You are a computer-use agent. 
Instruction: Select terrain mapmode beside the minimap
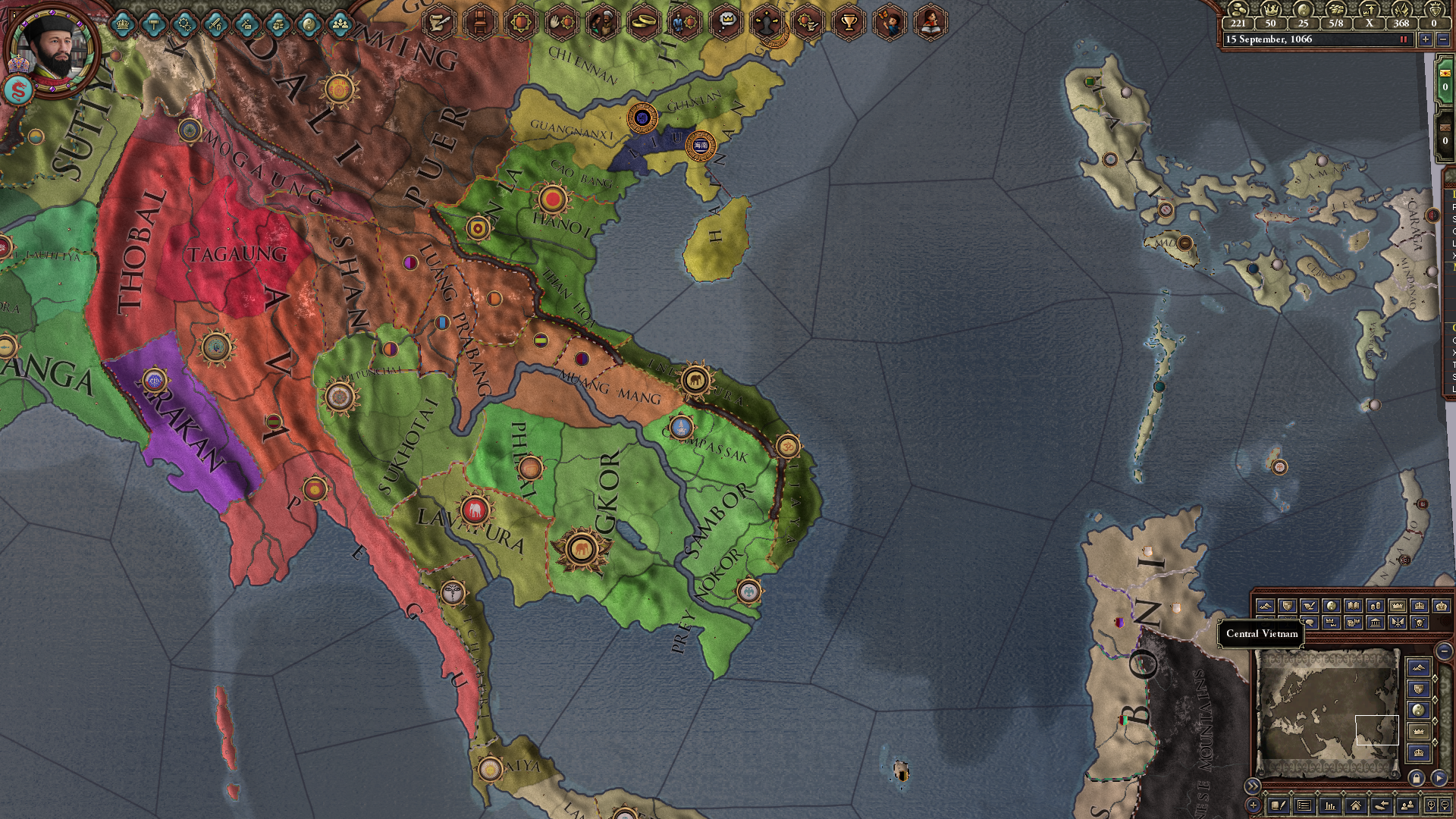[x=1419, y=668]
